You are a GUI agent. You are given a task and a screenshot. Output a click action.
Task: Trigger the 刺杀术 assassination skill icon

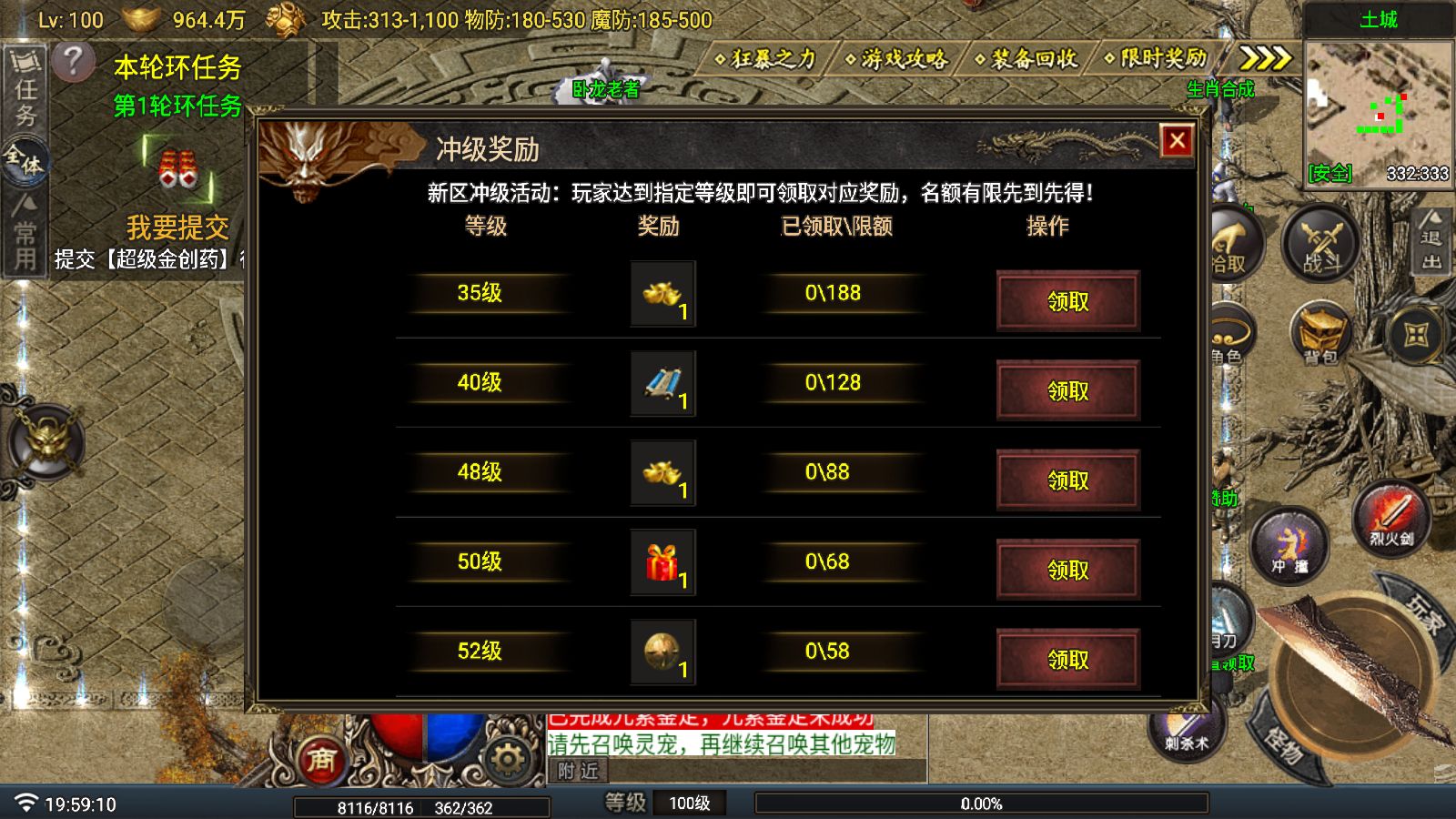click(x=1189, y=733)
